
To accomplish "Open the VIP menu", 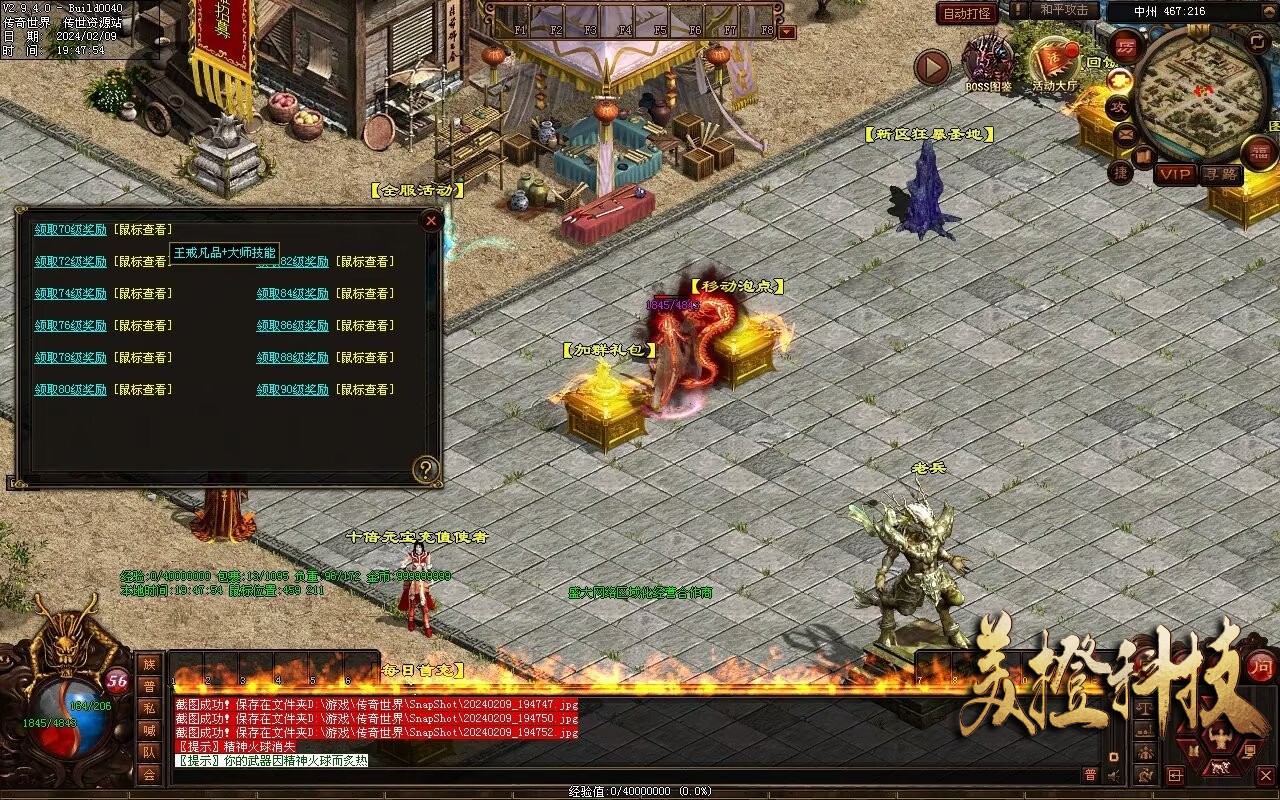I will [1176, 175].
